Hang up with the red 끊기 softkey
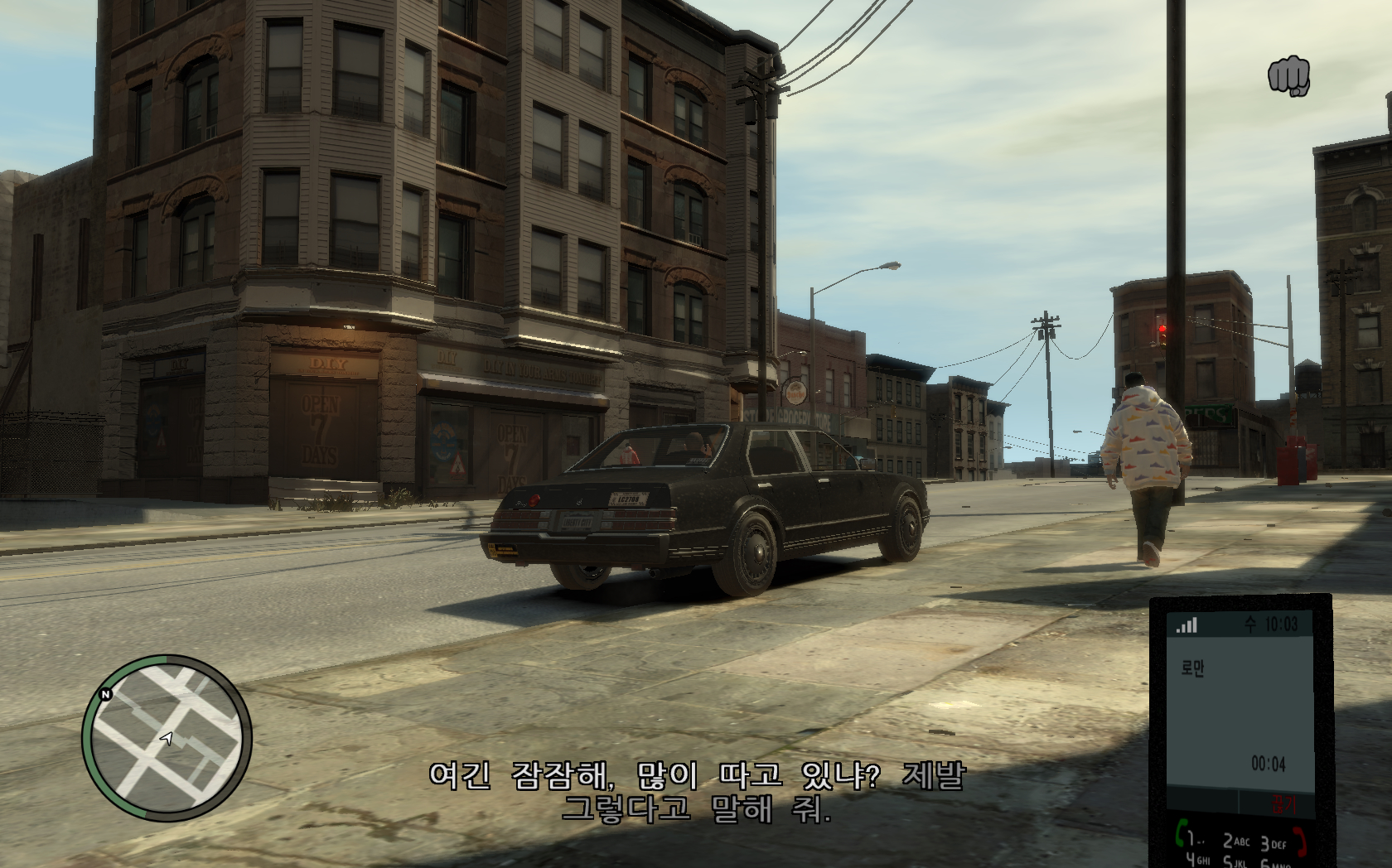The image size is (1392, 868). click(1281, 803)
